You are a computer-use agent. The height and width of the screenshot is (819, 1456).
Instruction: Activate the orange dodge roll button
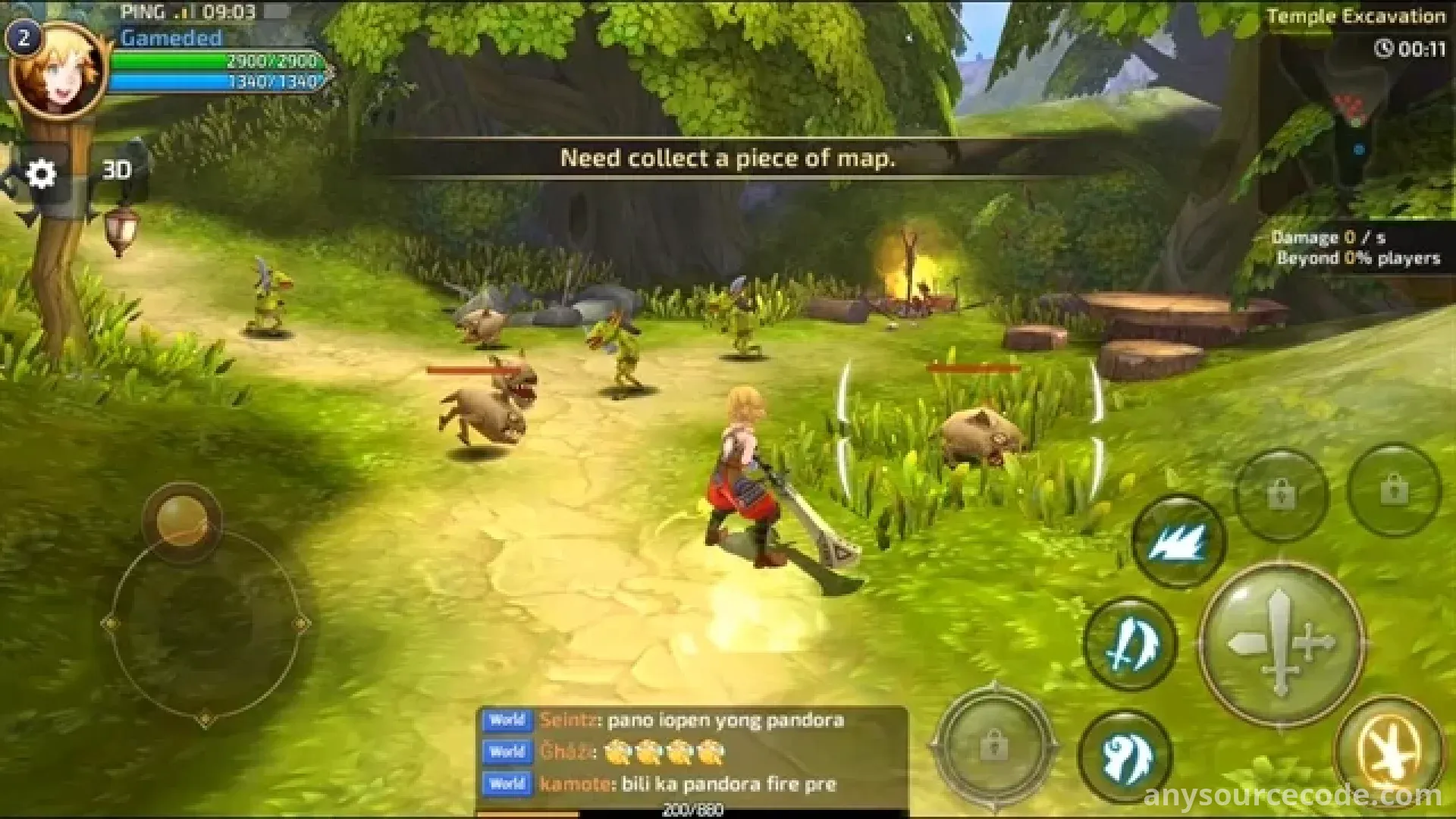pos(1389,749)
